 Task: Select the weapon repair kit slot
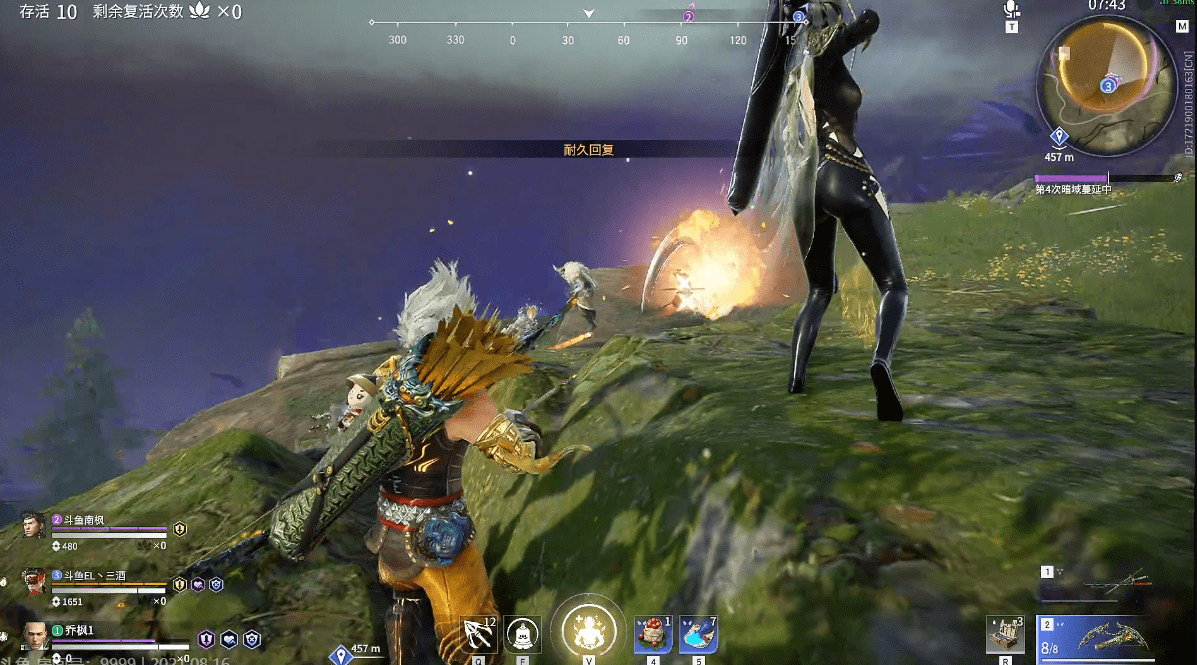click(1004, 634)
